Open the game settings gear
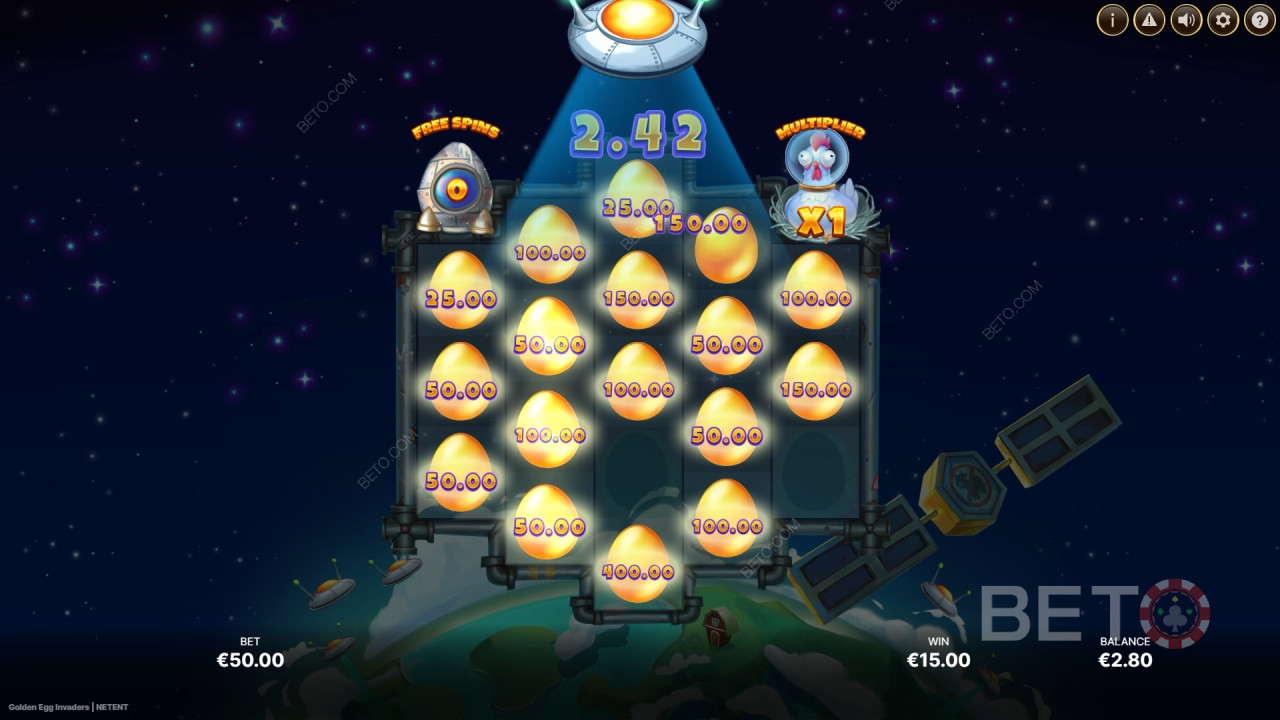Screen dimensions: 1280x720 [1221, 19]
